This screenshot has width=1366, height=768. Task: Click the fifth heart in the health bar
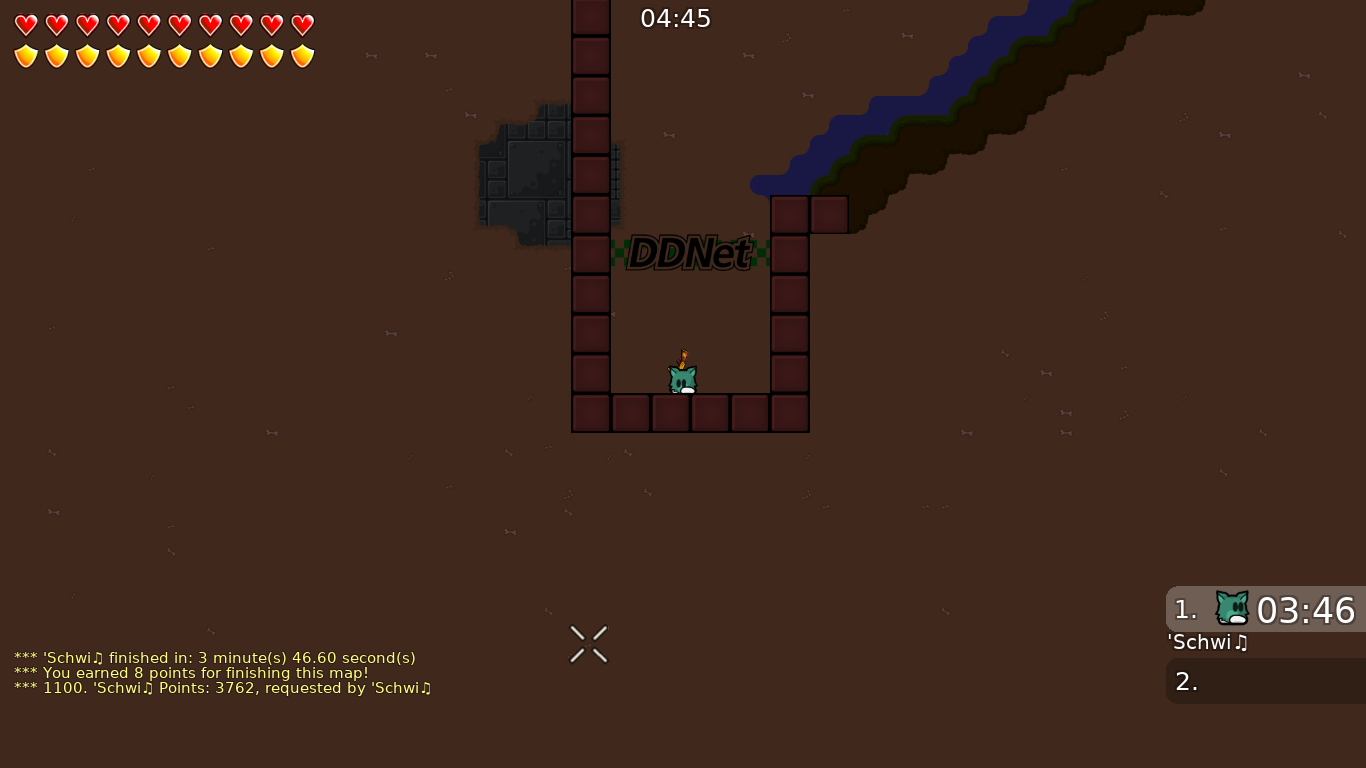(x=148, y=24)
